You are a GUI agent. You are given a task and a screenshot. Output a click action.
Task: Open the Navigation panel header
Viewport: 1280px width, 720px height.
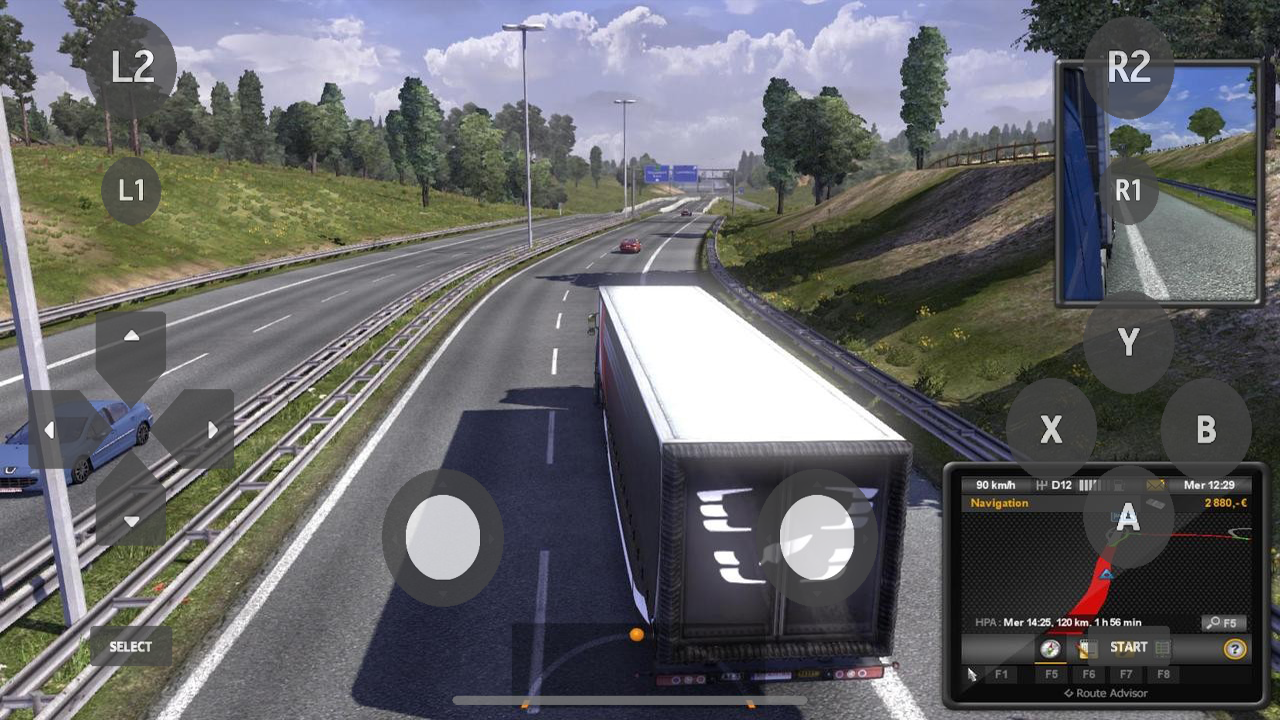coord(1000,503)
